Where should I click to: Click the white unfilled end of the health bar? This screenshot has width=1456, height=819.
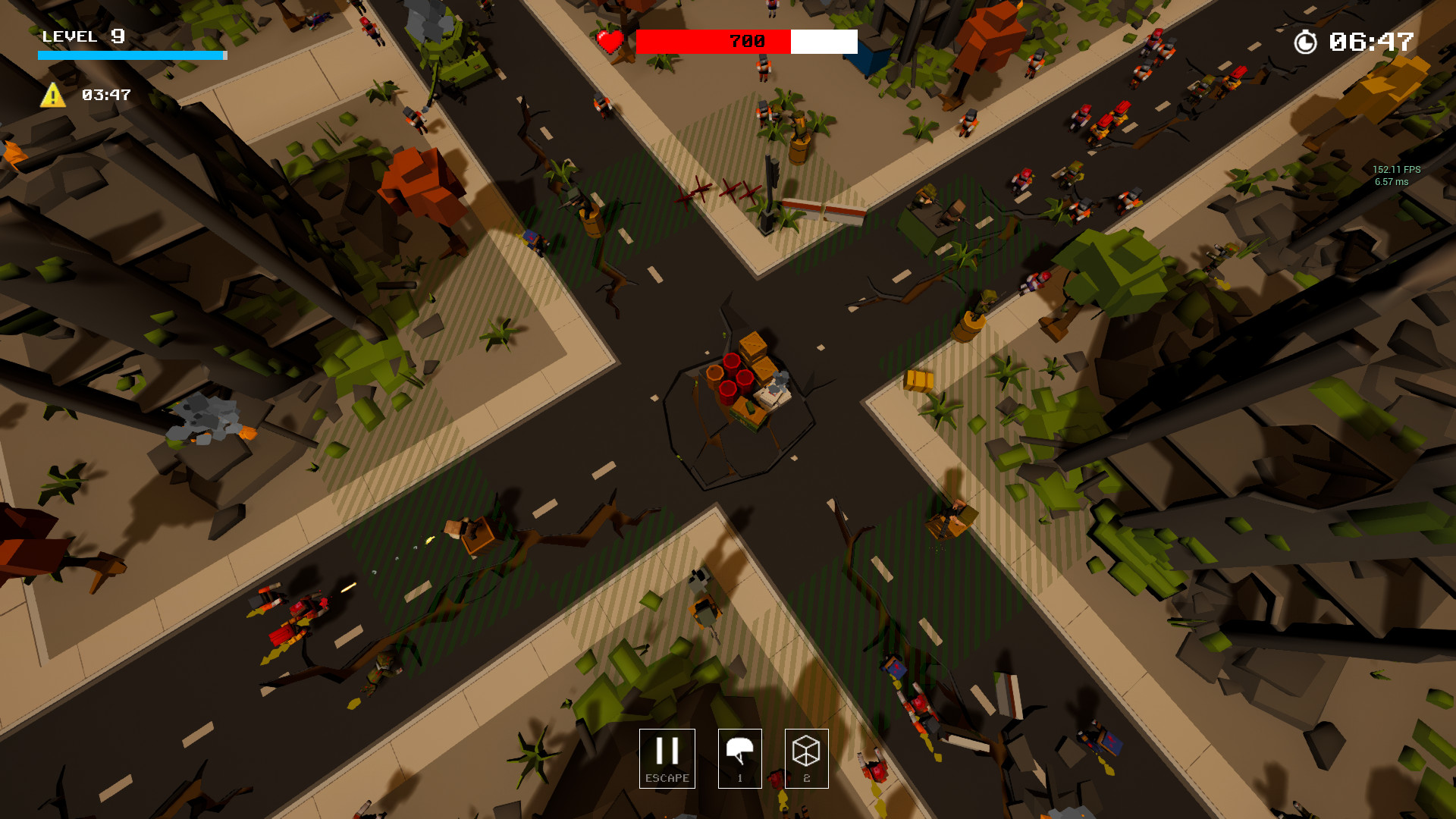click(823, 42)
